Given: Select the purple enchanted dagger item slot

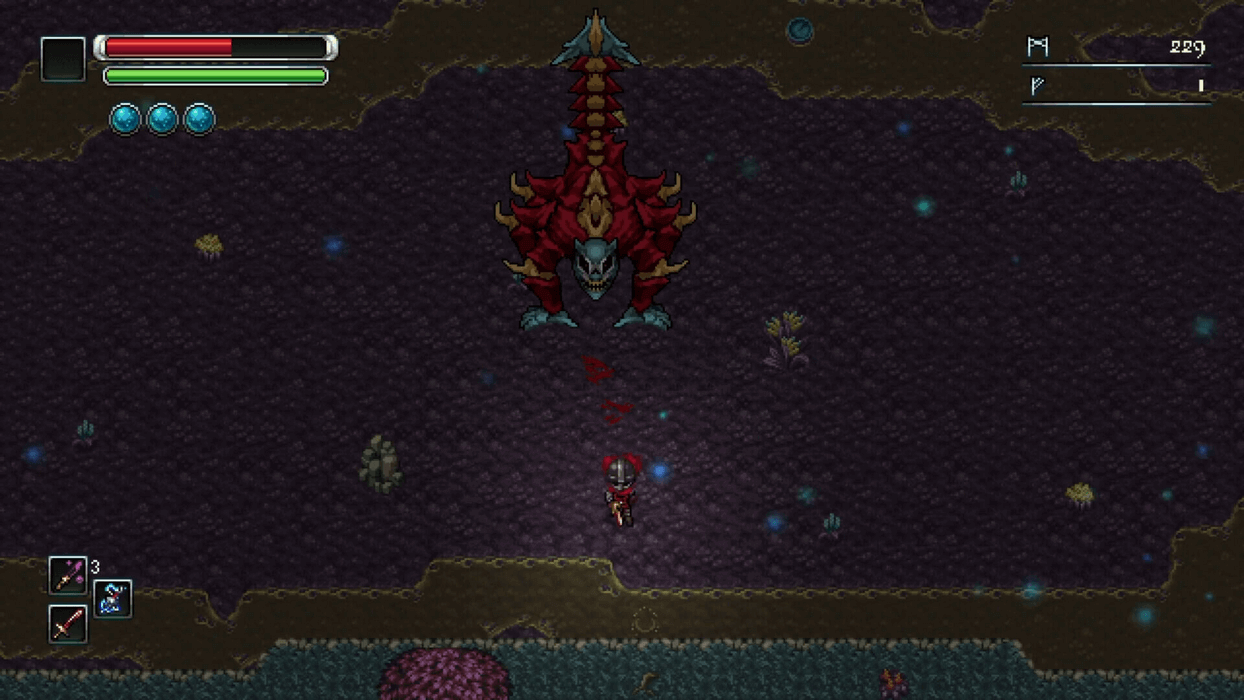Looking at the screenshot, I should click(68, 575).
